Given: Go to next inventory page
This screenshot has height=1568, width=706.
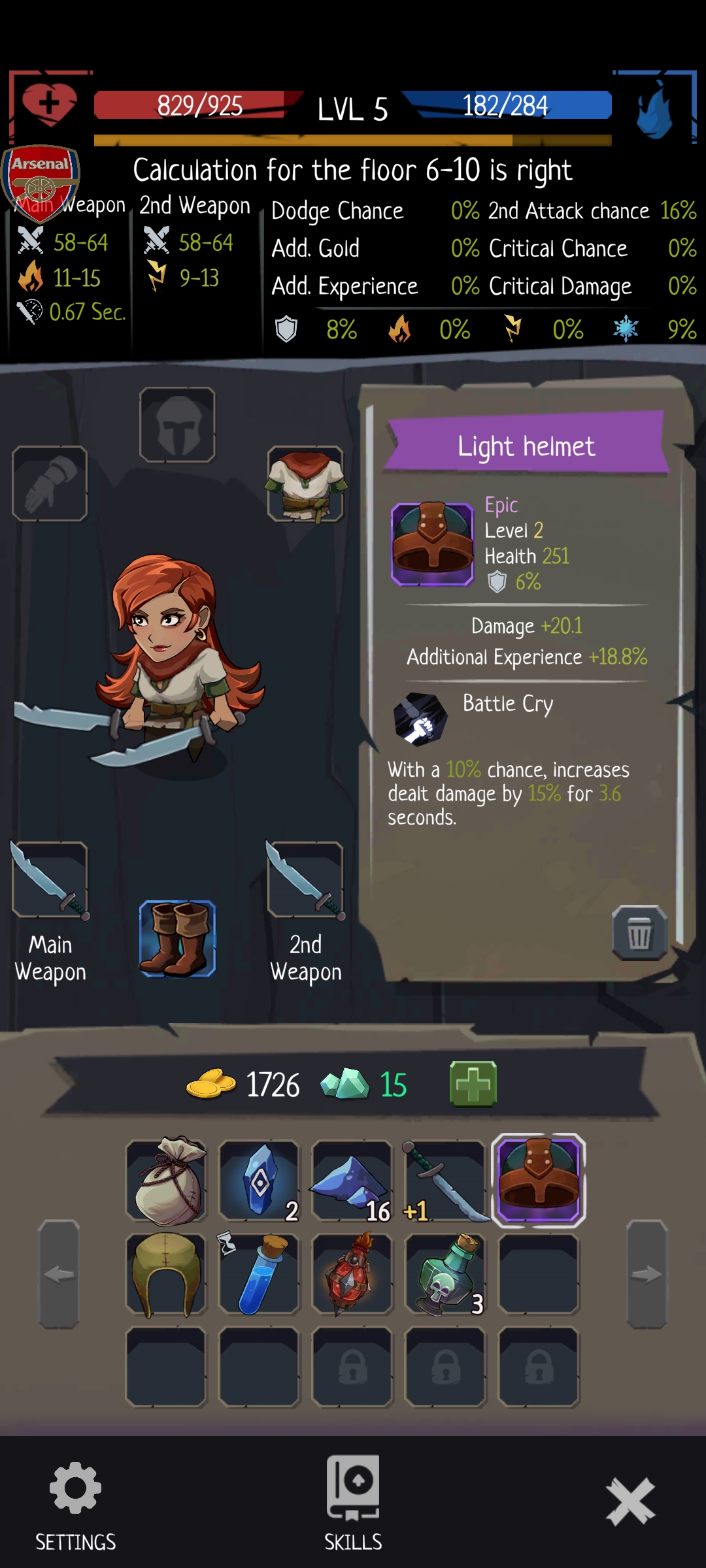Looking at the screenshot, I should [647, 1274].
